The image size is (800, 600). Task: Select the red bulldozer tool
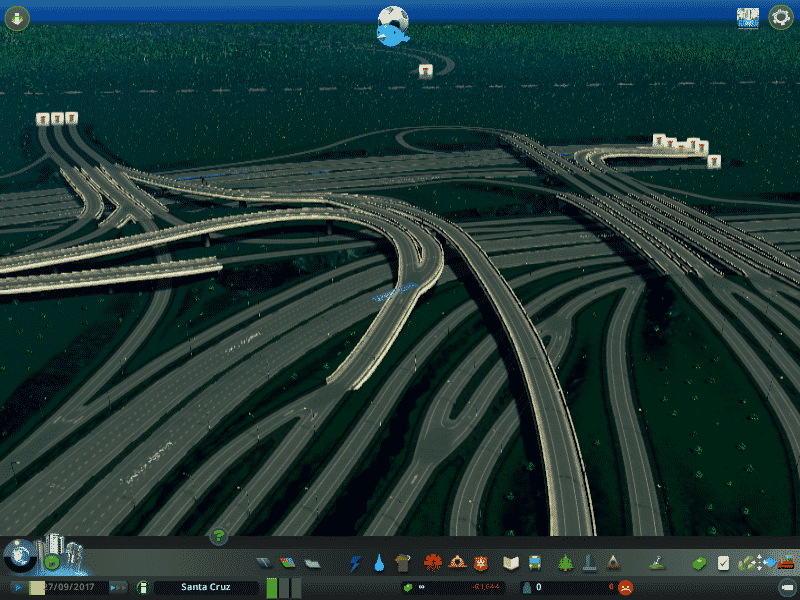coord(787,562)
